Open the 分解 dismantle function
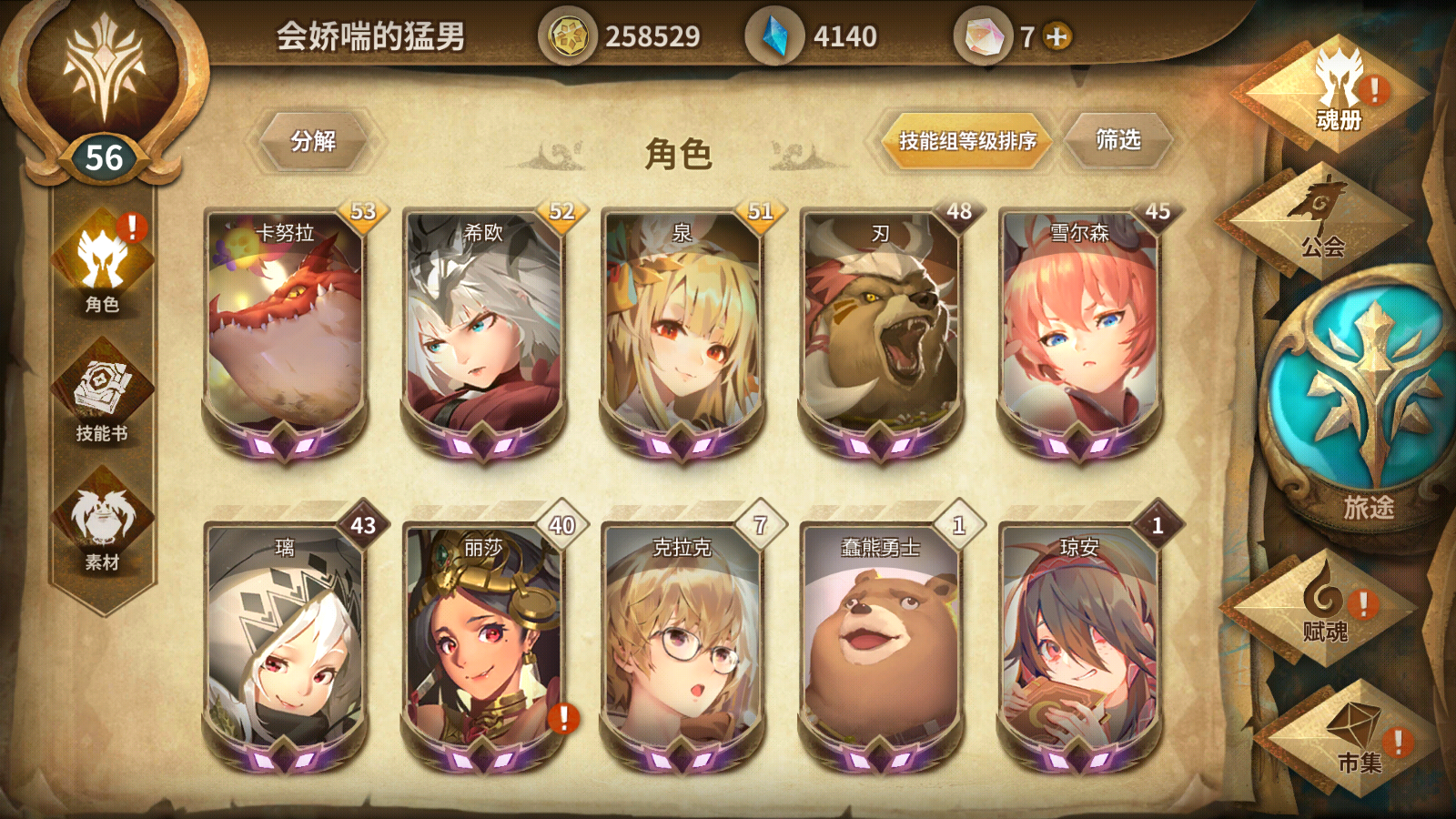 coord(314,140)
